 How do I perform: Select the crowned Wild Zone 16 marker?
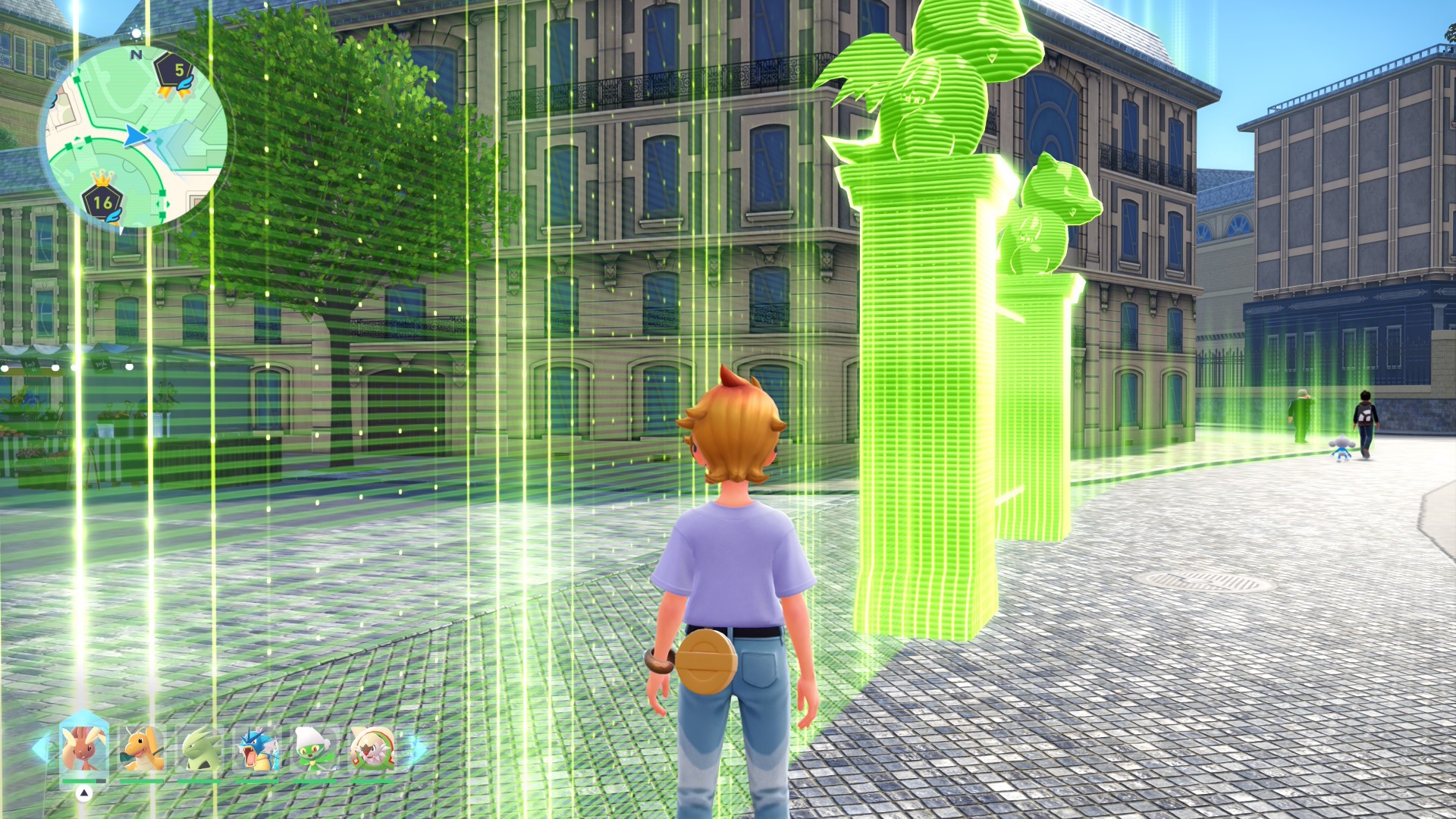tap(103, 200)
